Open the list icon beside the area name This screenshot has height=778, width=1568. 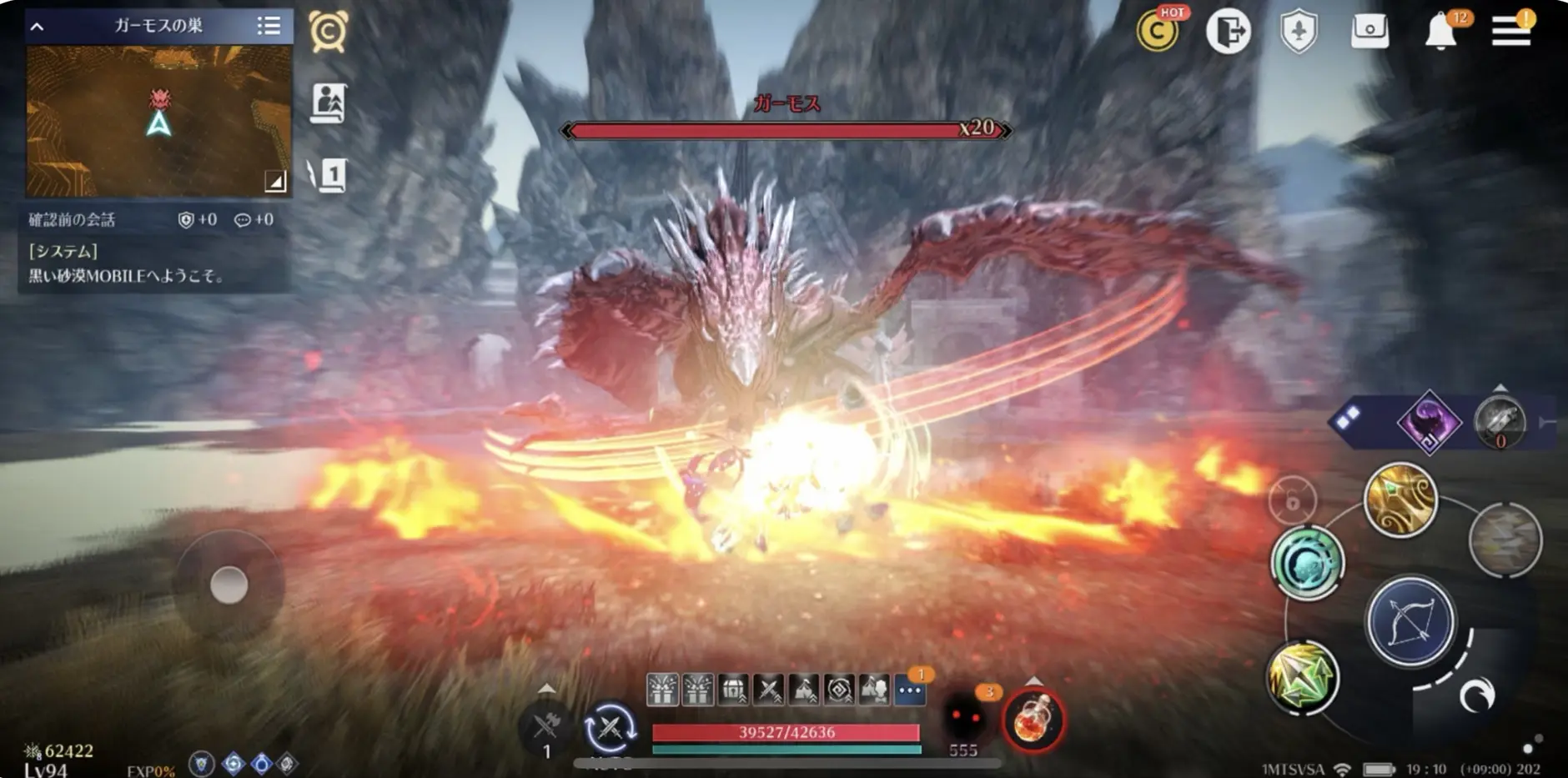pyautogui.click(x=269, y=26)
